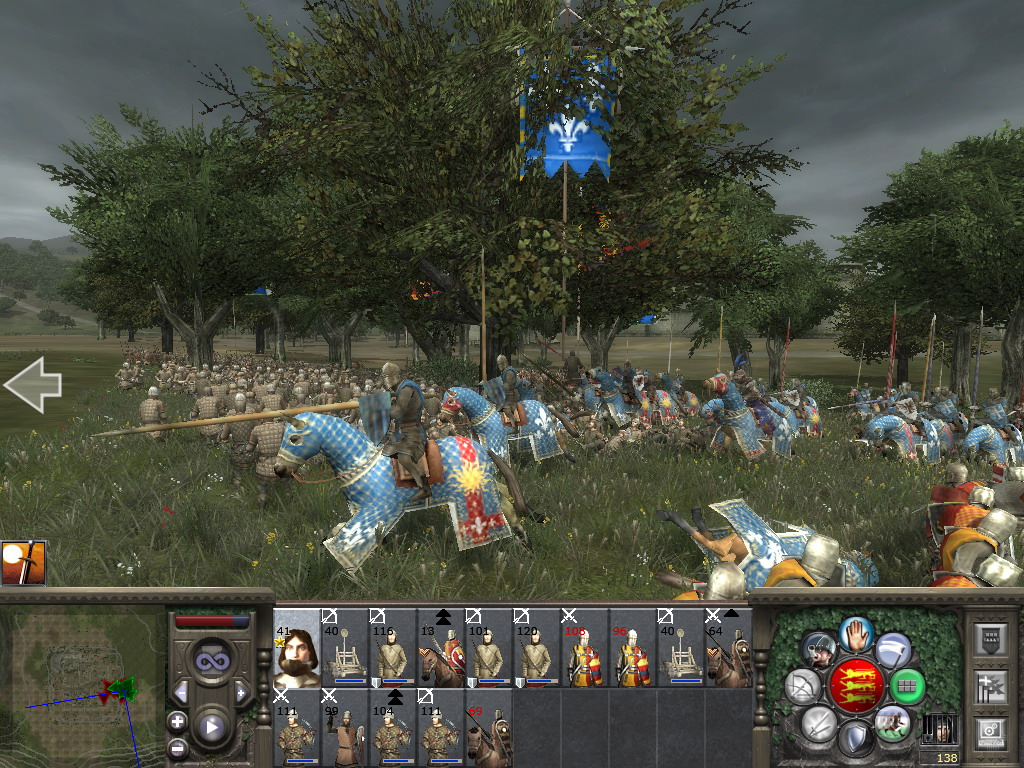1024x768 pixels.
Task: Click the battle minimap
Action: pos(82,678)
